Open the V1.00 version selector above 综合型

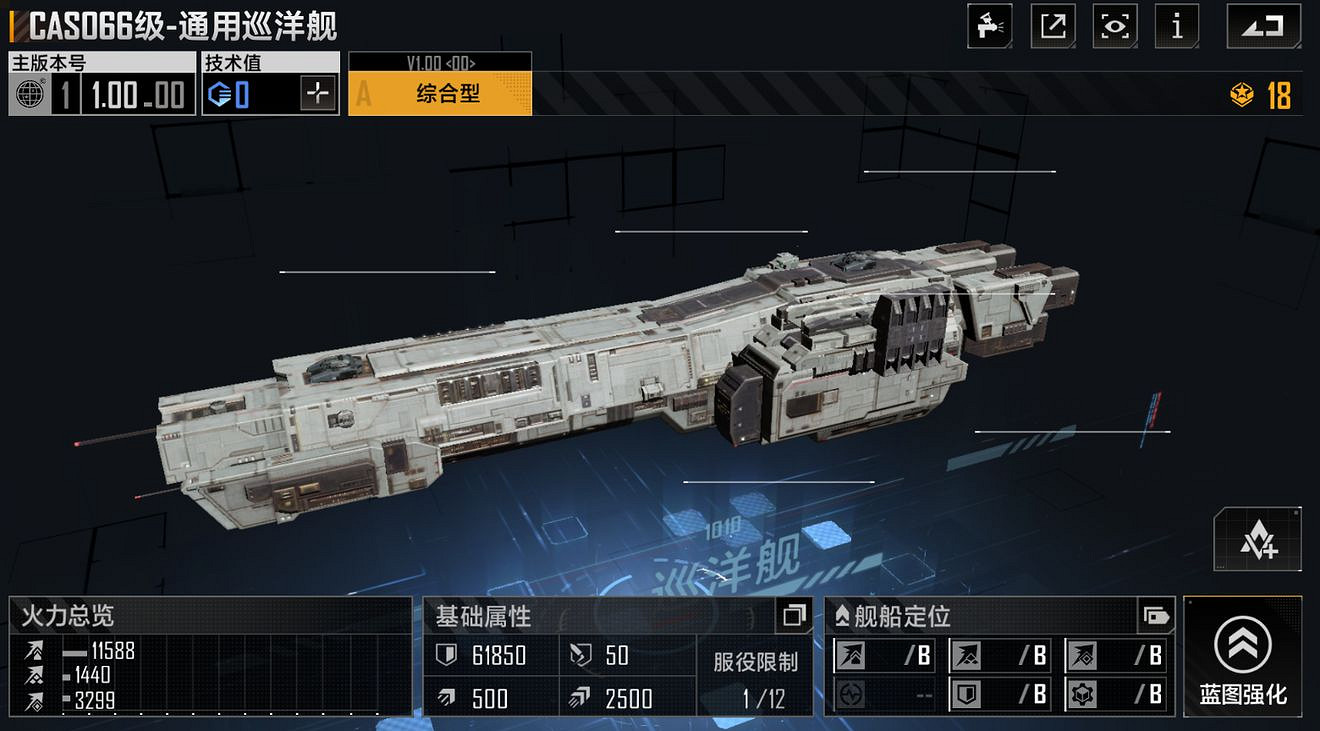[x=440, y=61]
